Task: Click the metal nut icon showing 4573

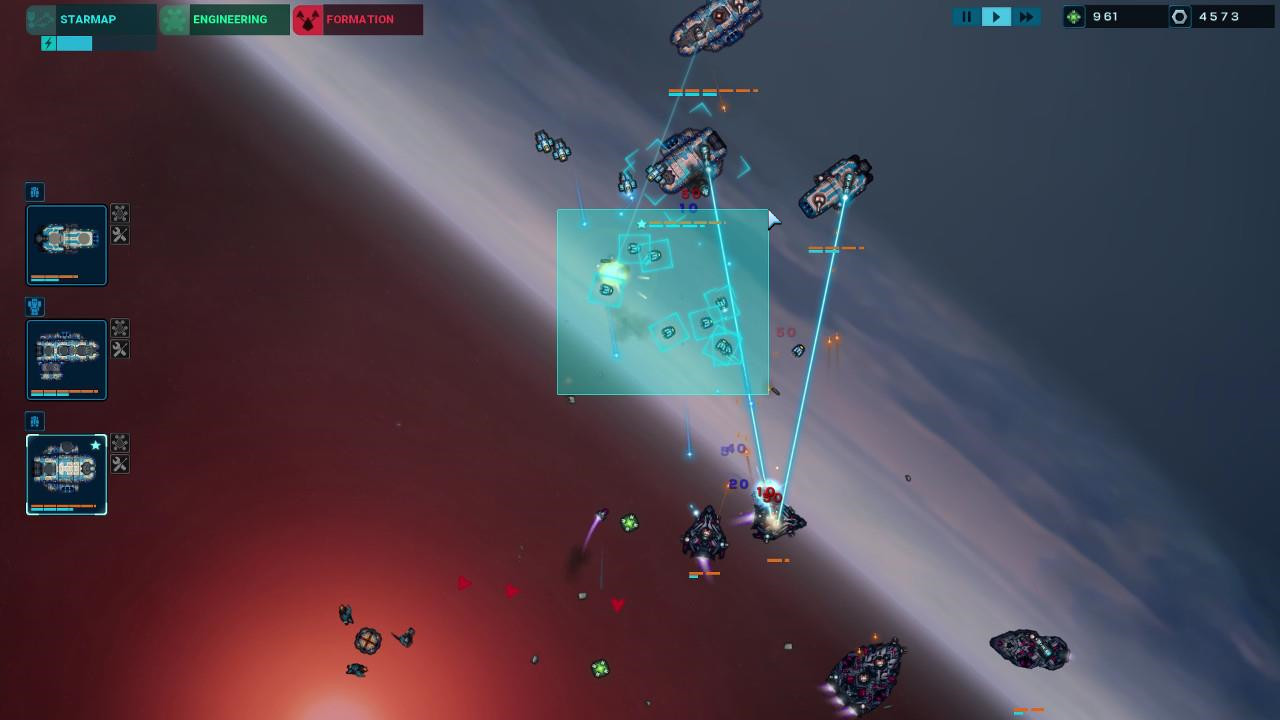Action: (x=1179, y=16)
